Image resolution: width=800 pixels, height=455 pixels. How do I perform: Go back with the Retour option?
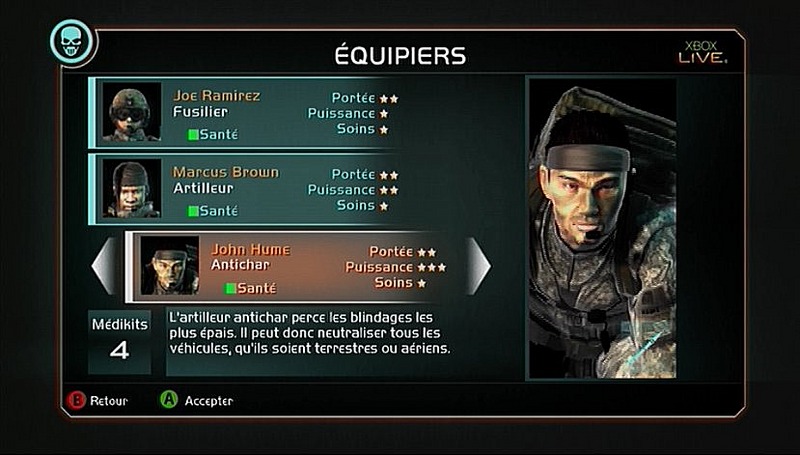point(98,400)
